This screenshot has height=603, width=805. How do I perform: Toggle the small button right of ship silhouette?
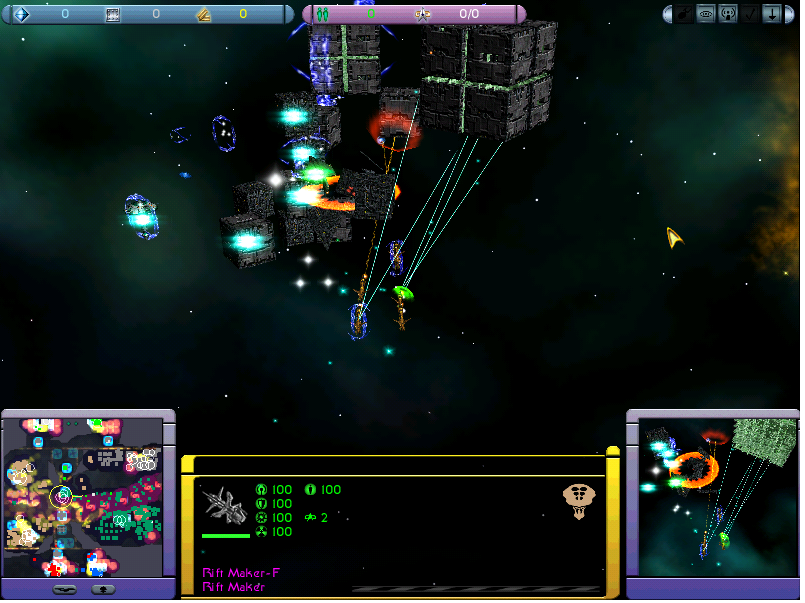[102, 589]
